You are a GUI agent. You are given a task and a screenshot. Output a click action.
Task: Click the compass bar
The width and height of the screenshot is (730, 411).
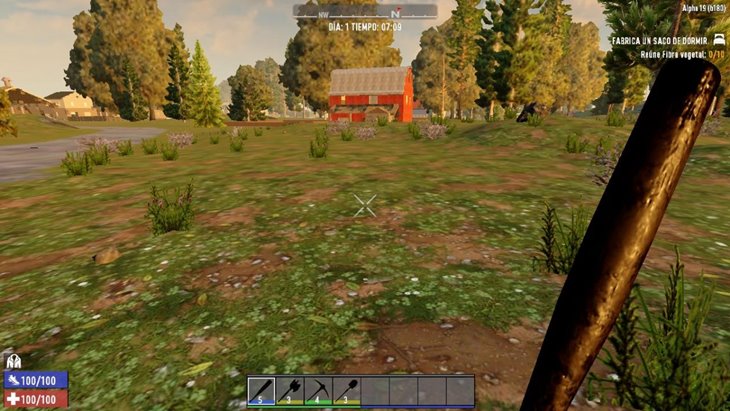coord(365,11)
